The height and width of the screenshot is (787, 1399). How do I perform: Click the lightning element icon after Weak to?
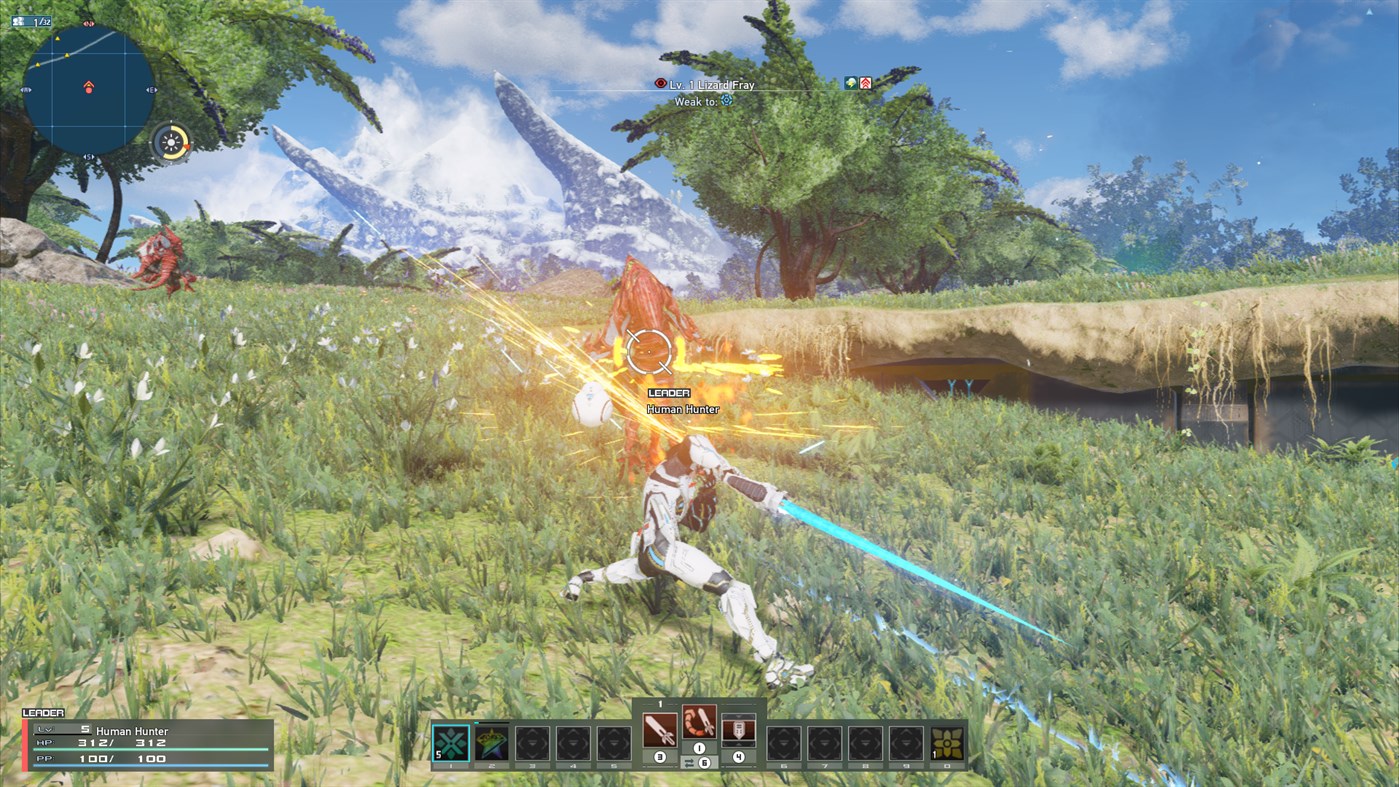(x=726, y=100)
